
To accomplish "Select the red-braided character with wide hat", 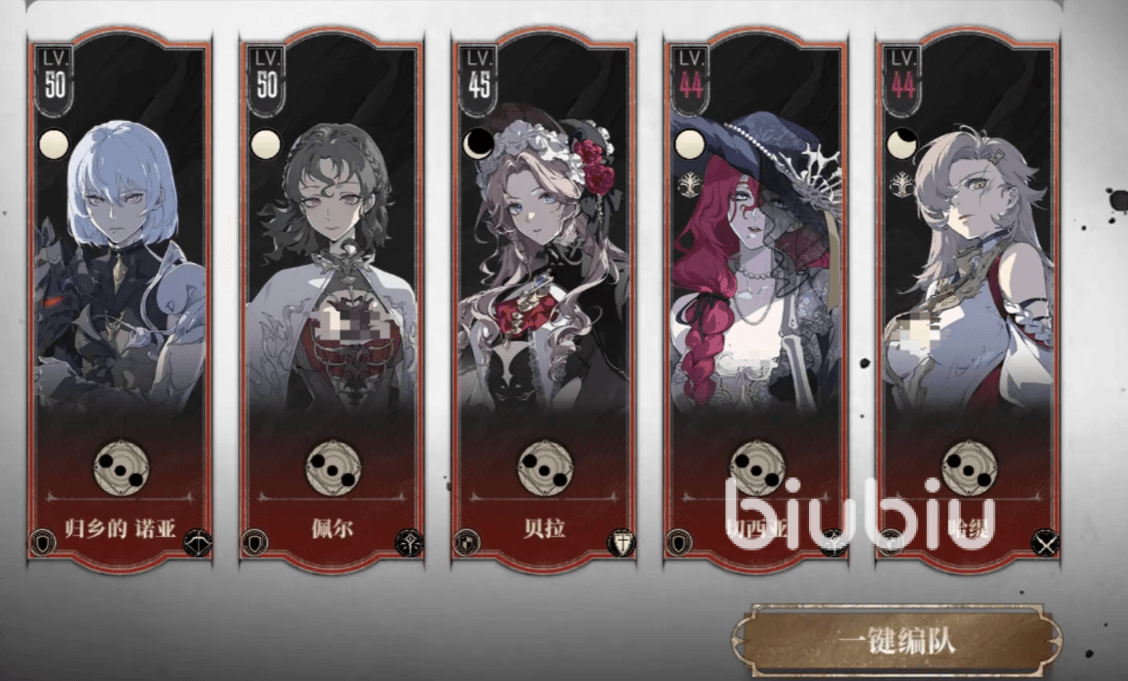I will coord(756,300).
